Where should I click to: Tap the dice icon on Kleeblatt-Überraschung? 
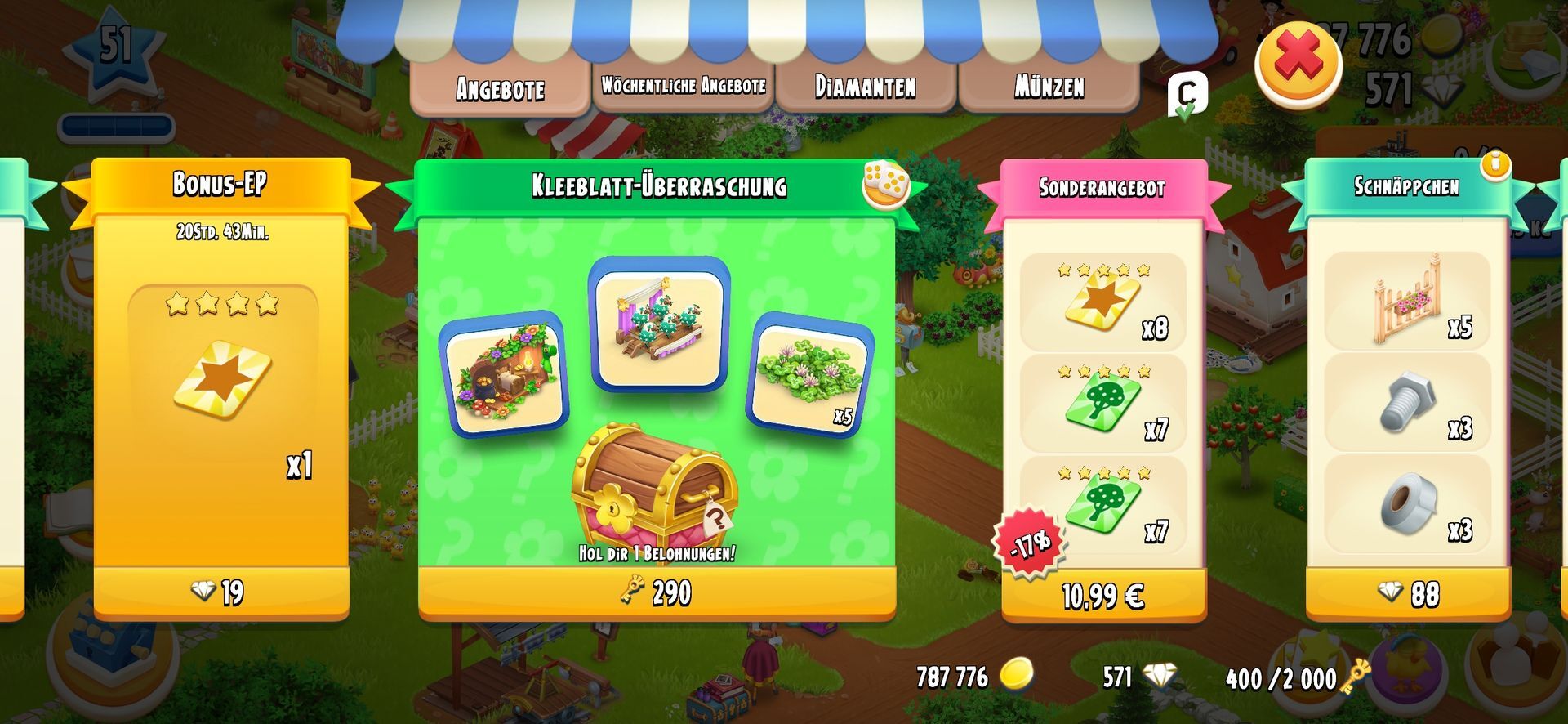pyautogui.click(x=885, y=182)
